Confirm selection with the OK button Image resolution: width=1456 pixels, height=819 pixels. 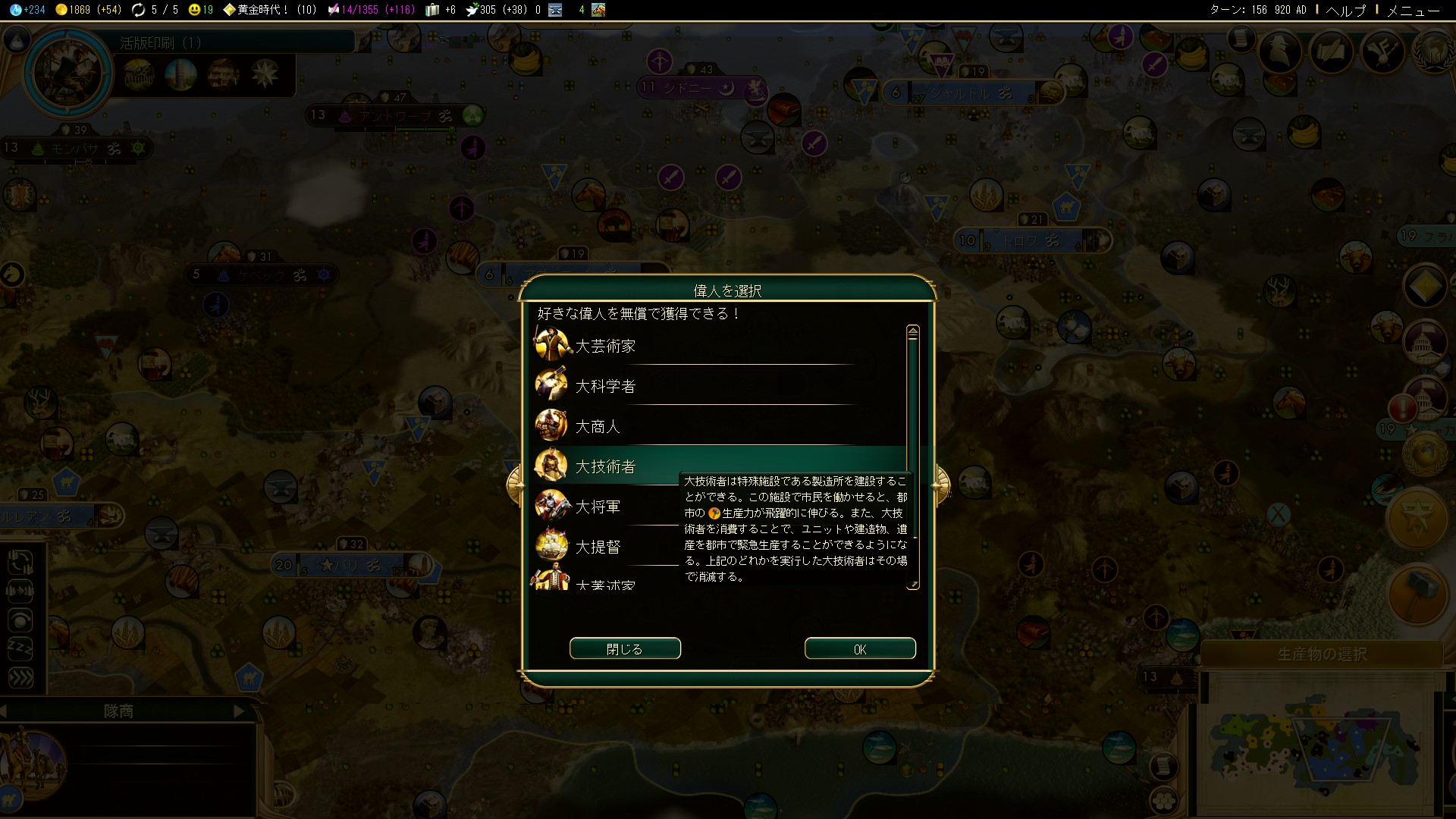pos(859,649)
